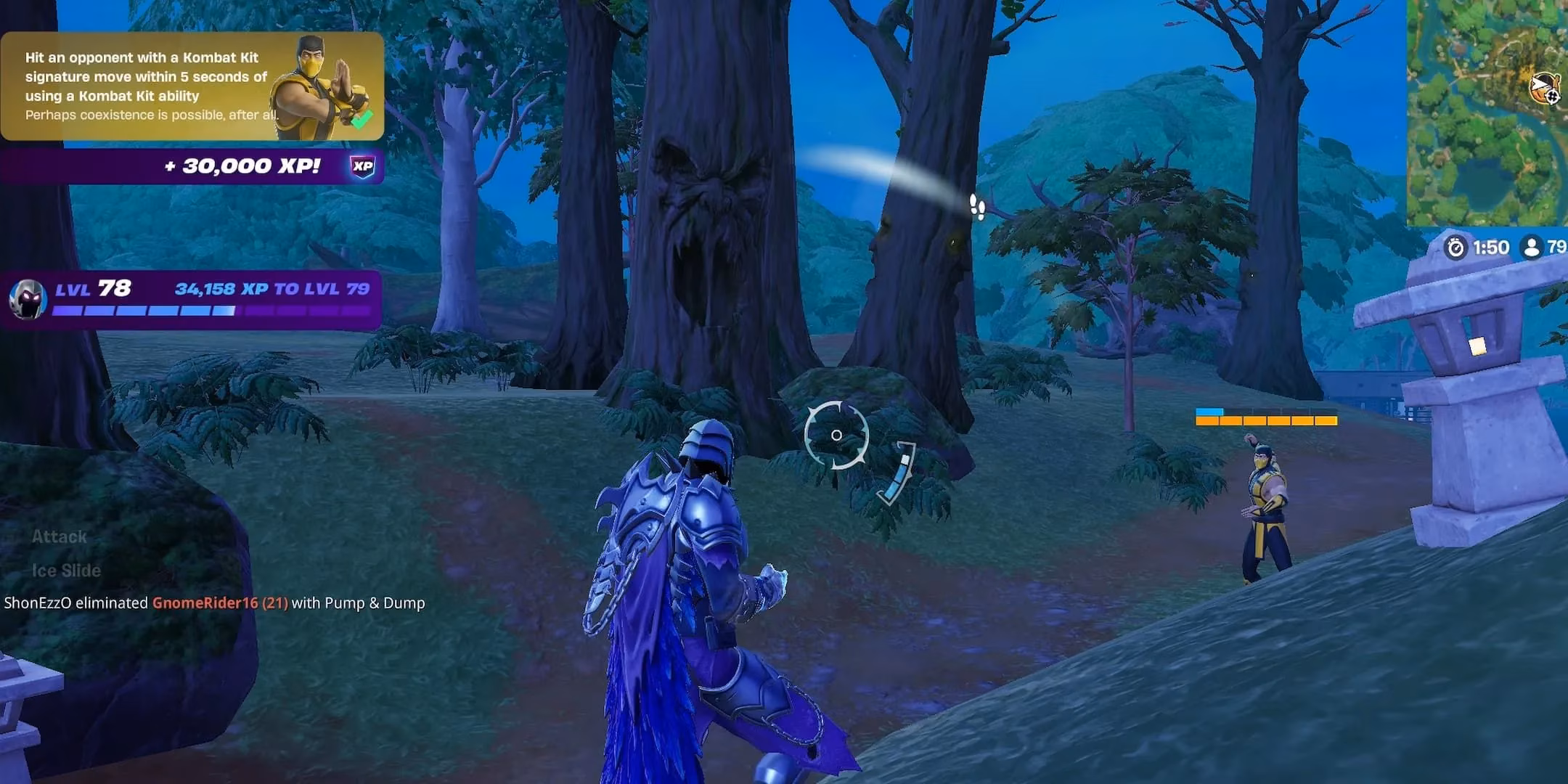The image size is (1568, 784).
Task: Click the stopwatch timer icon
Action: pyautogui.click(x=1457, y=246)
